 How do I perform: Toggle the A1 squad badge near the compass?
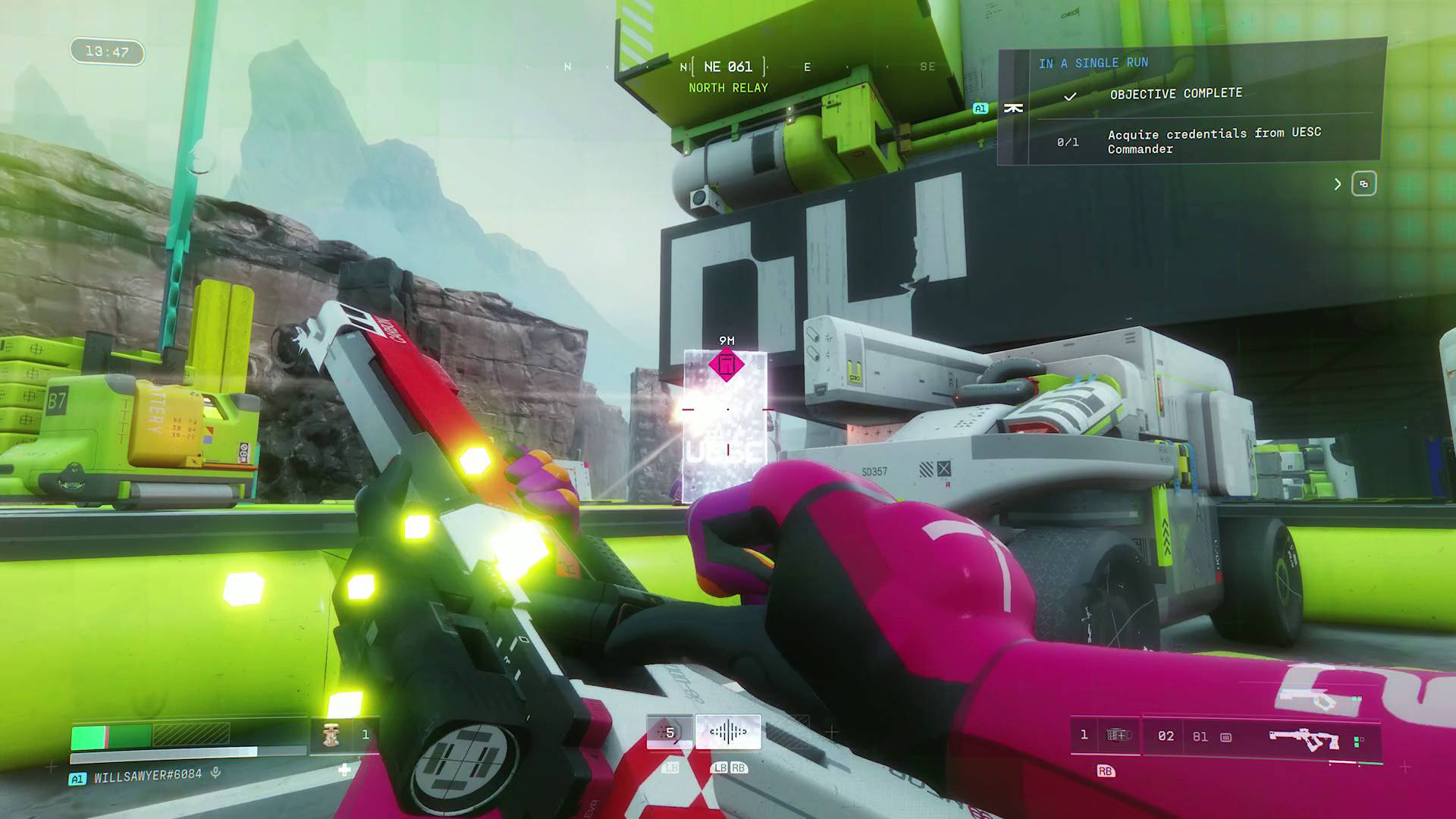pos(979,108)
